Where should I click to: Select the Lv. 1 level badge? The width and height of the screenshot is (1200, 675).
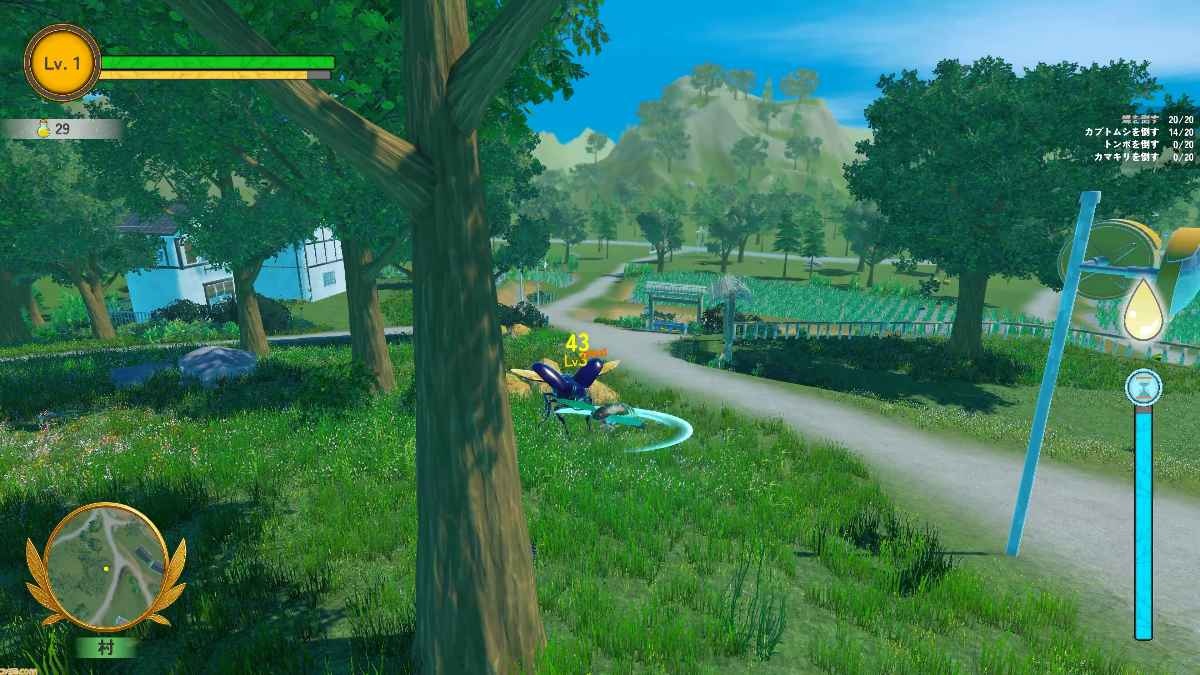pyautogui.click(x=62, y=63)
